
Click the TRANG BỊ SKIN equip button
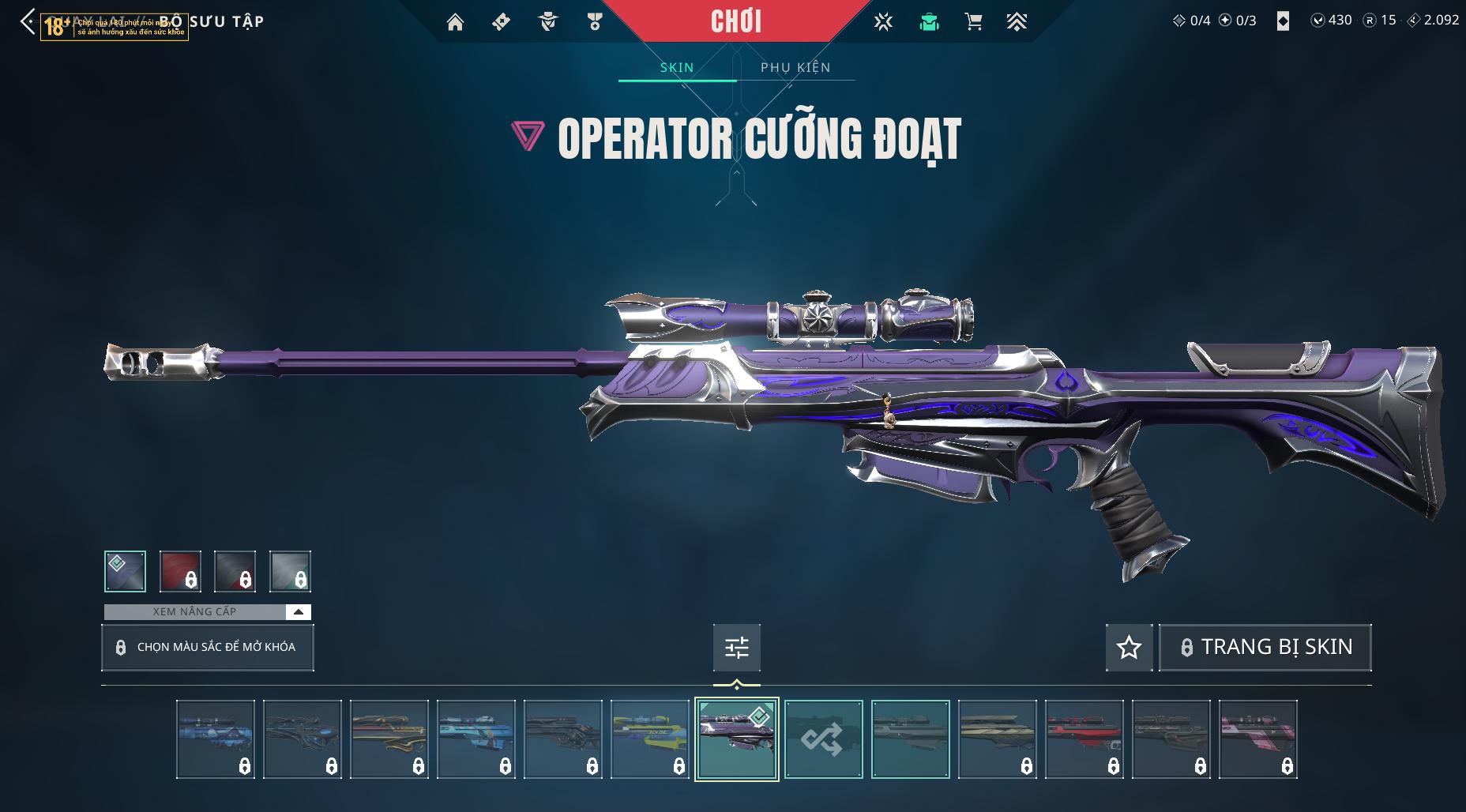coord(1265,648)
